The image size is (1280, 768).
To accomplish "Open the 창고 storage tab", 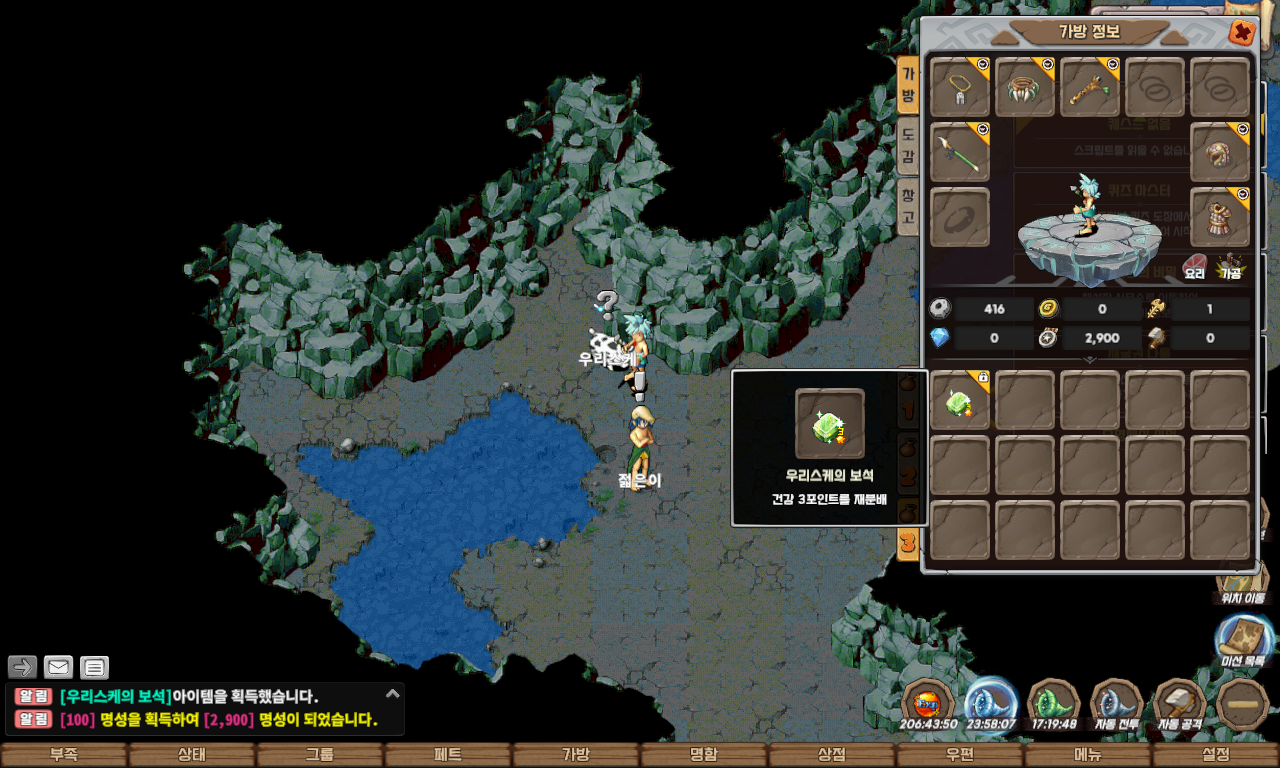I will click(x=907, y=207).
